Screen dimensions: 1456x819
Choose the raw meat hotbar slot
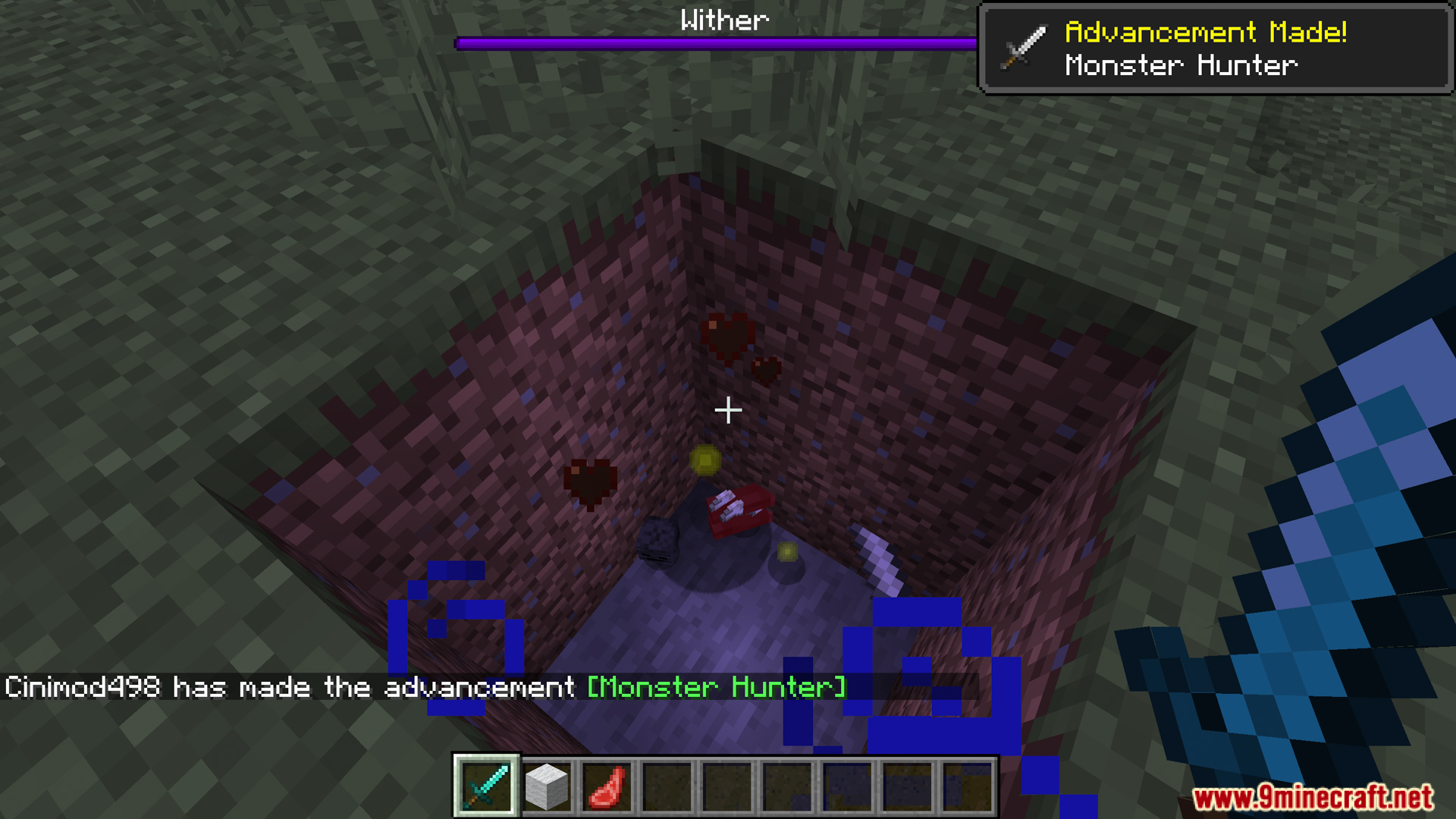pyautogui.click(x=607, y=787)
